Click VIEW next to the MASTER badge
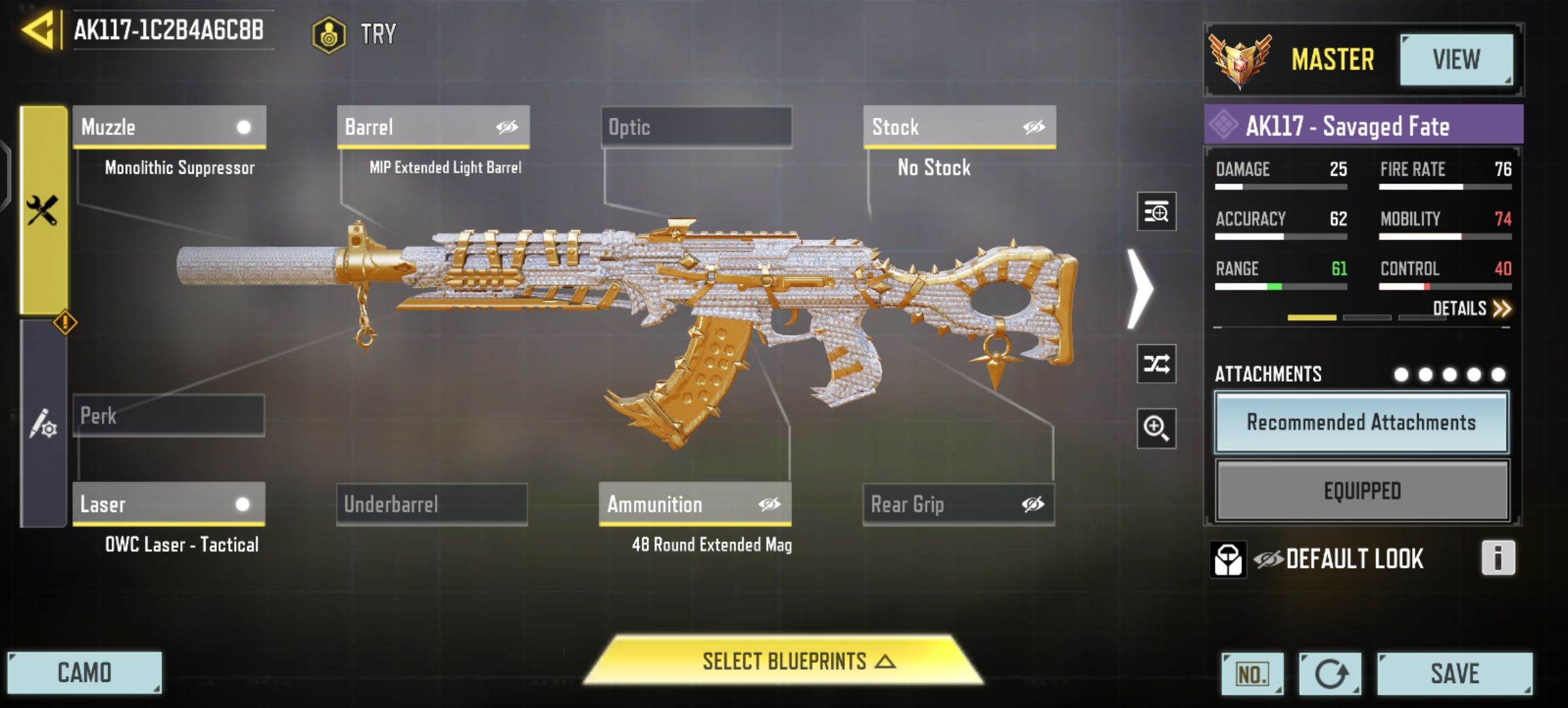 click(x=1457, y=60)
